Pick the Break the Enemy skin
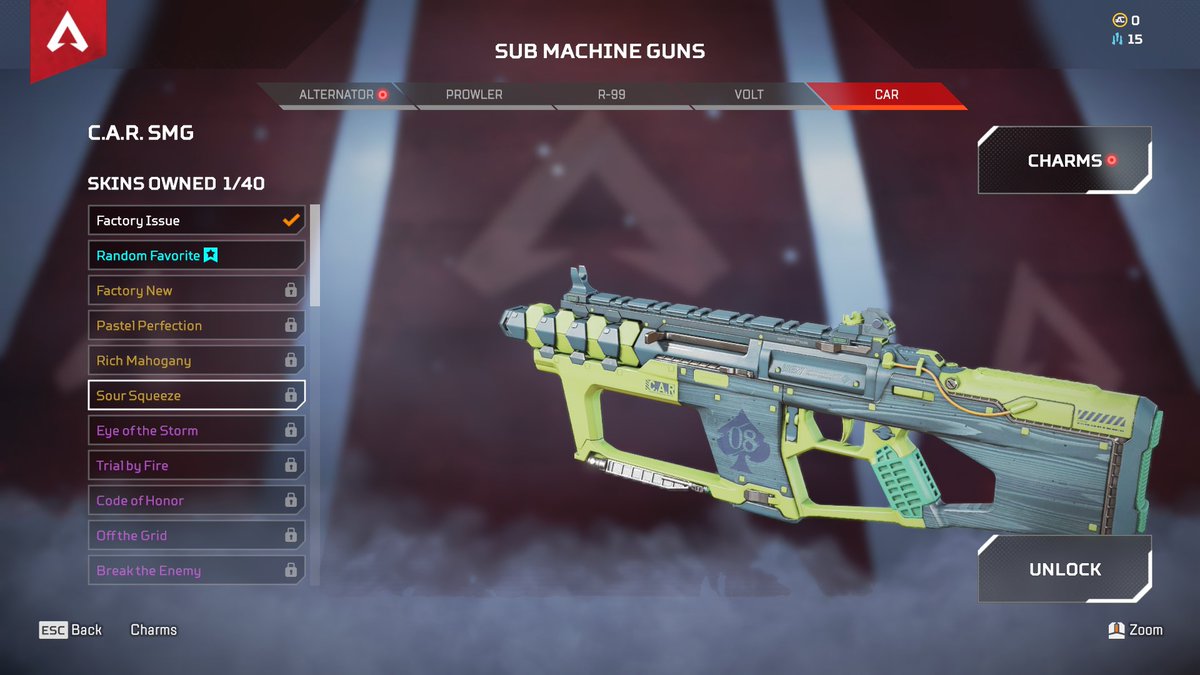The image size is (1200, 675). [196, 571]
